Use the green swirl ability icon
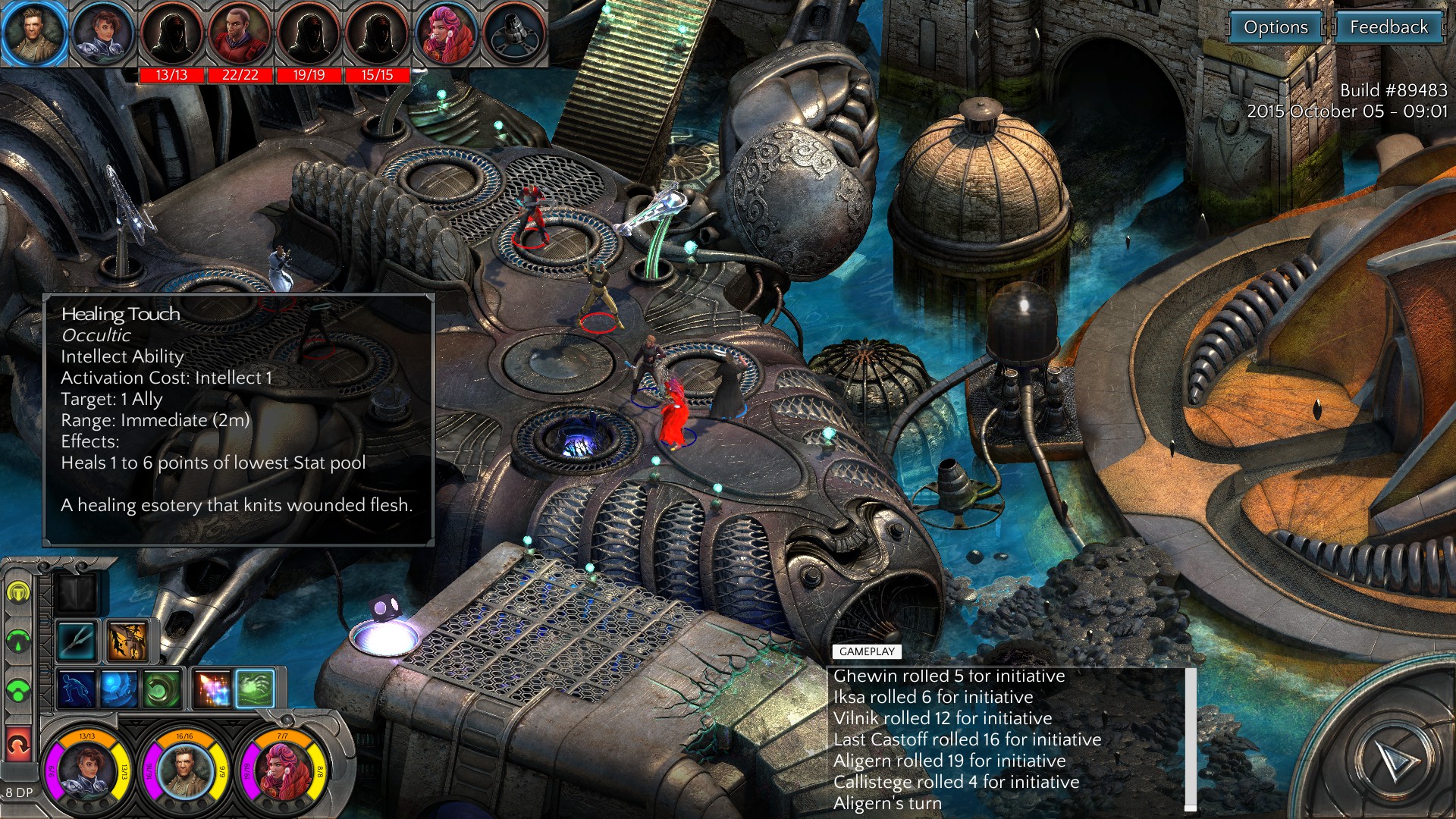Viewport: 1456px width, 819px height. [x=162, y=689]
